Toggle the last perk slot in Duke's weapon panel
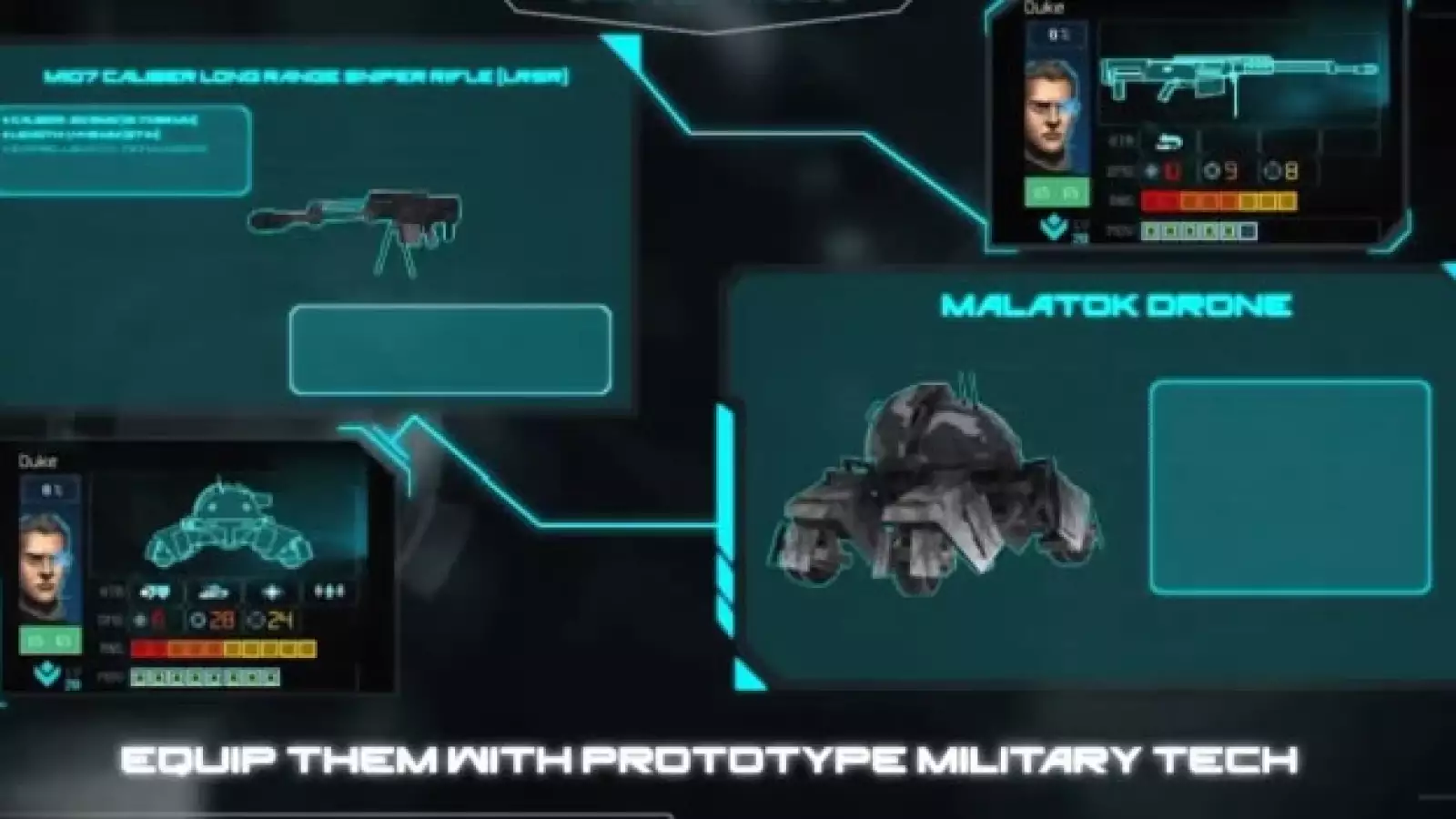Image resolution: width=1456 pixels, height=819 pixels. pyautogui.click(x=1247, y=231)
